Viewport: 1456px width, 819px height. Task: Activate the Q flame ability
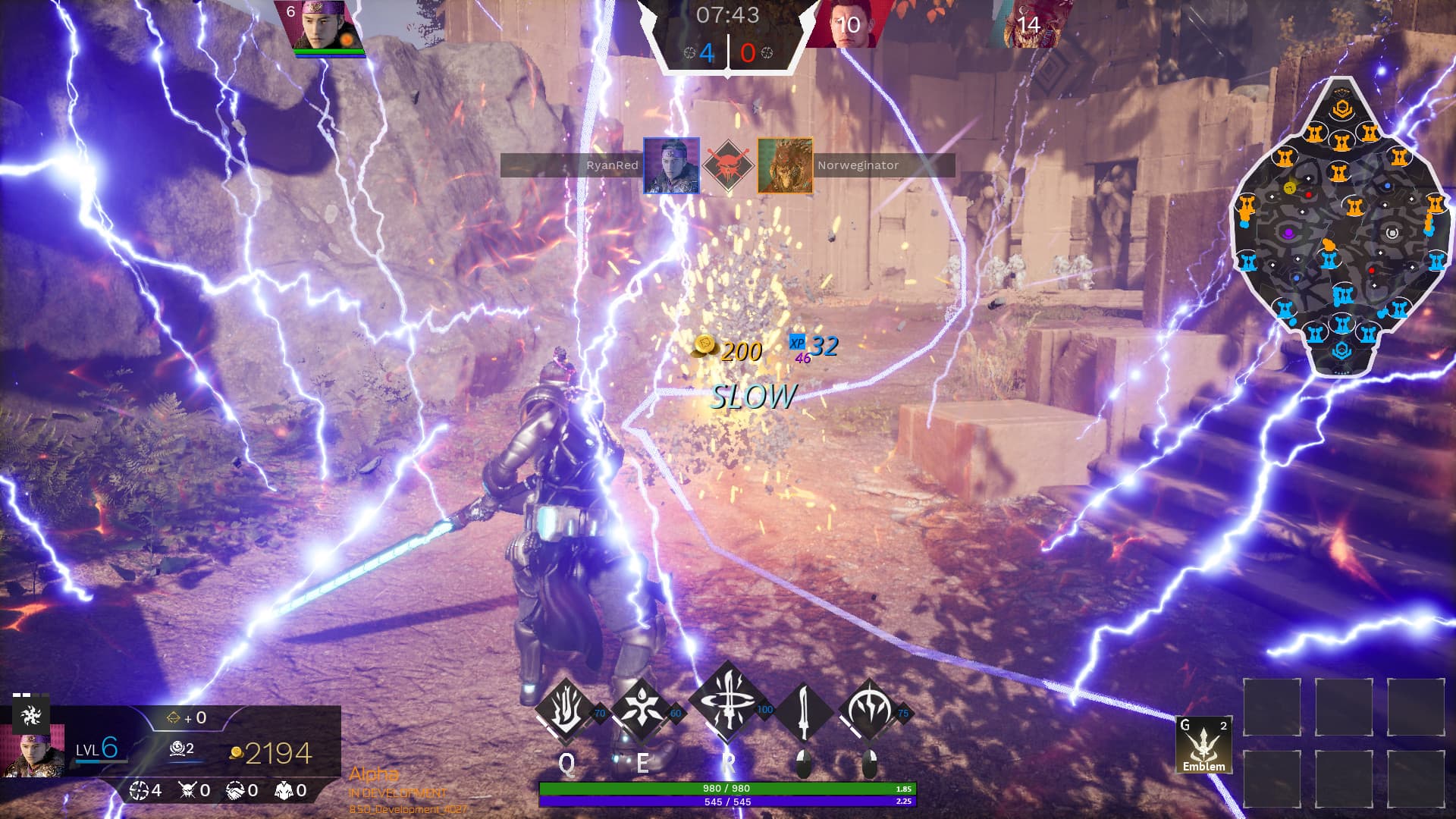(x=565, y=711)
